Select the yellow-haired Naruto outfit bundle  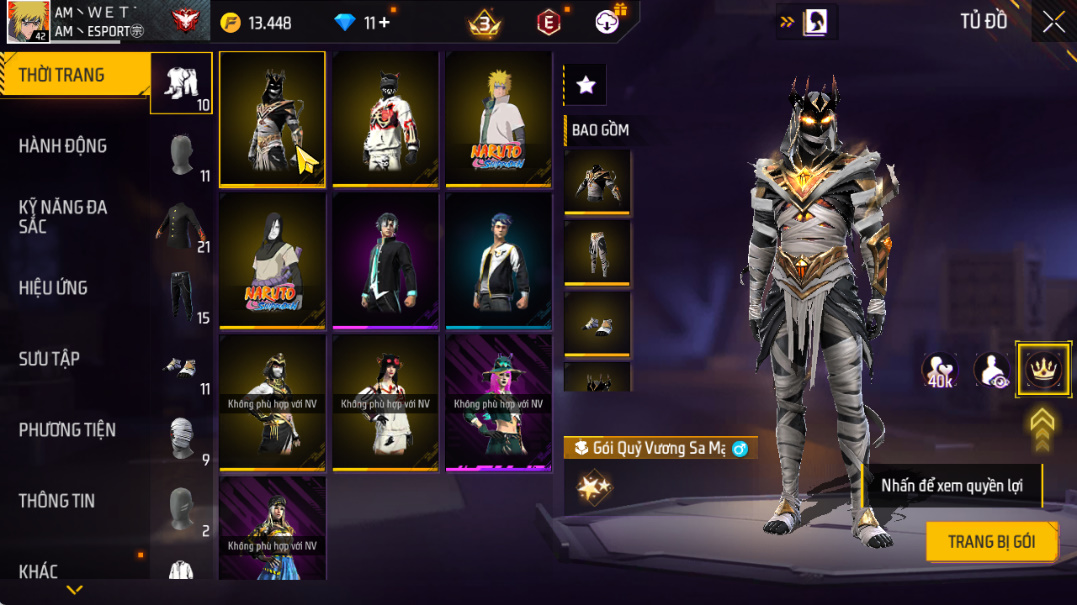(498, 118)
